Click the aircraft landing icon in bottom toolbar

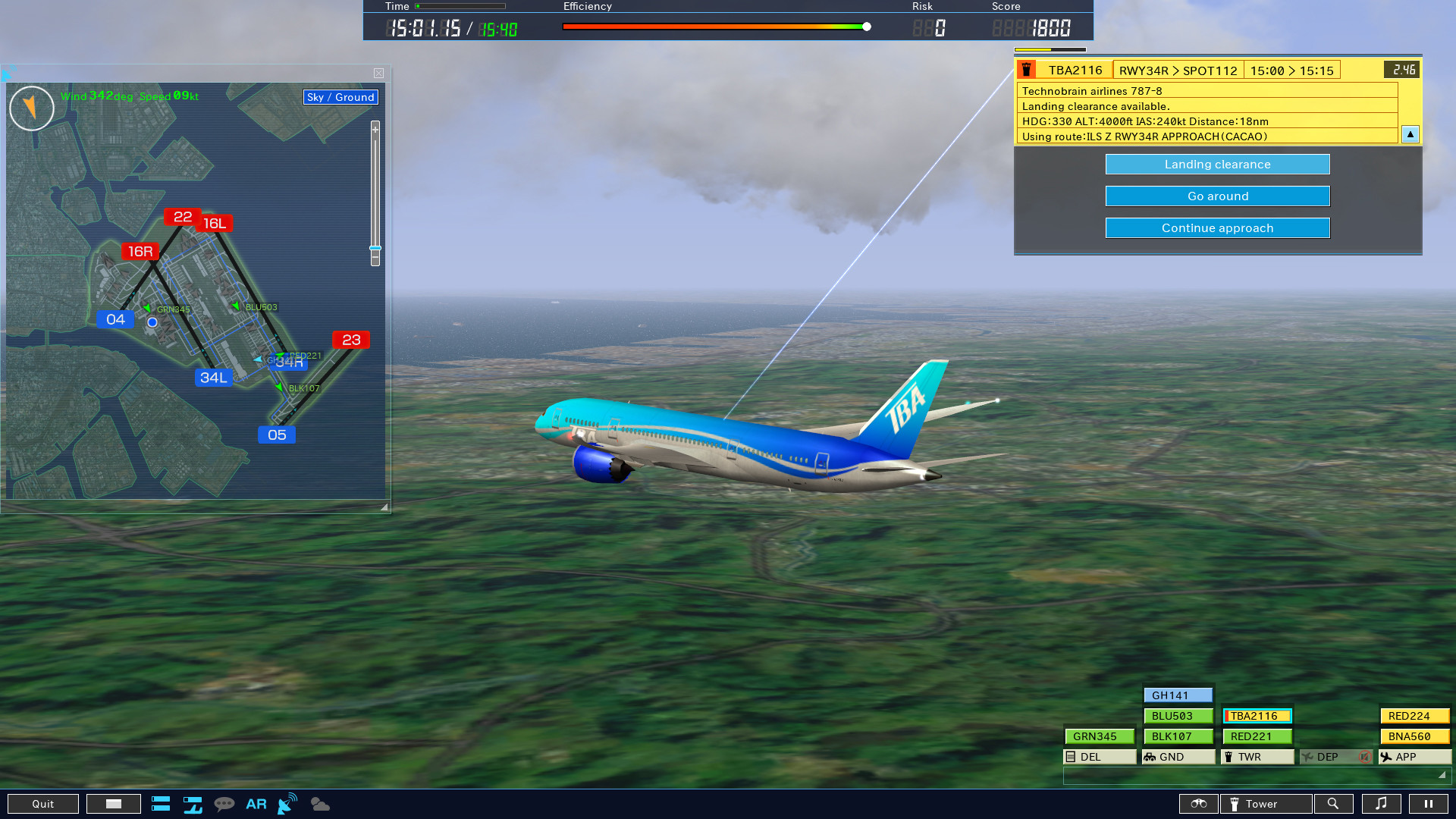point(193,804)
